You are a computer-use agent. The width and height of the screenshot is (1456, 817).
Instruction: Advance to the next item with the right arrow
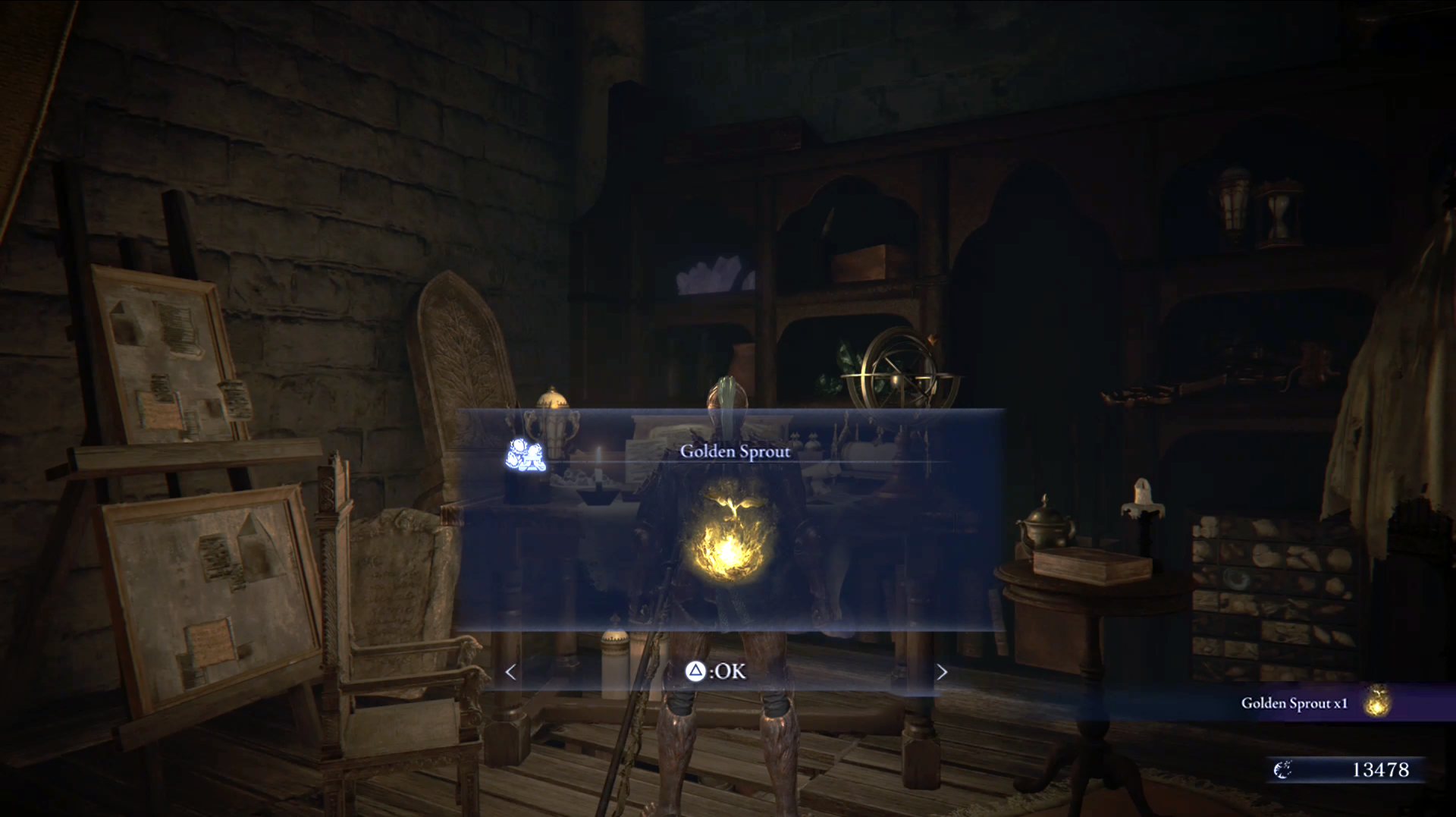(942, 672)
